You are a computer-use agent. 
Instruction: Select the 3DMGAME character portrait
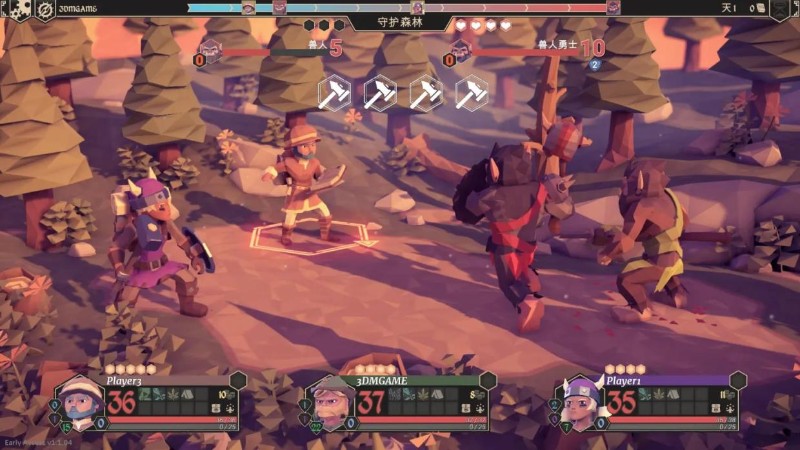click(330, 402)
